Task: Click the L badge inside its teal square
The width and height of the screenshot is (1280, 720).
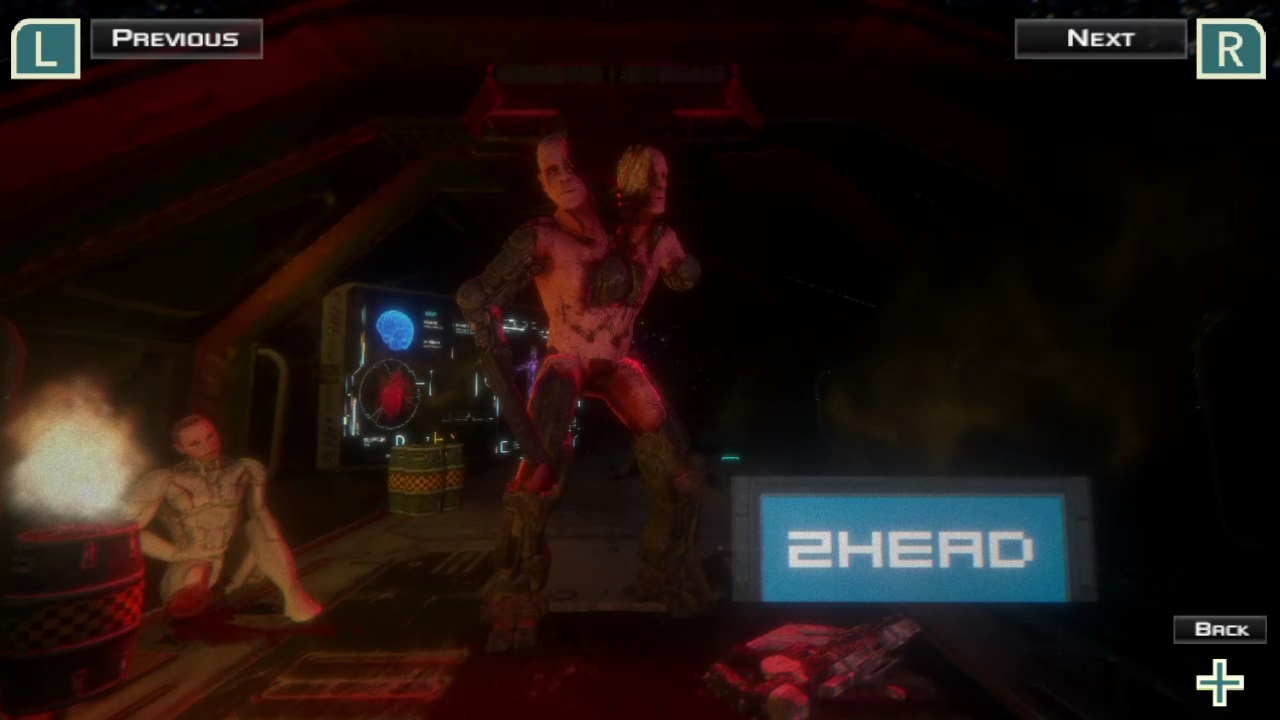Action: click(45, 47)
